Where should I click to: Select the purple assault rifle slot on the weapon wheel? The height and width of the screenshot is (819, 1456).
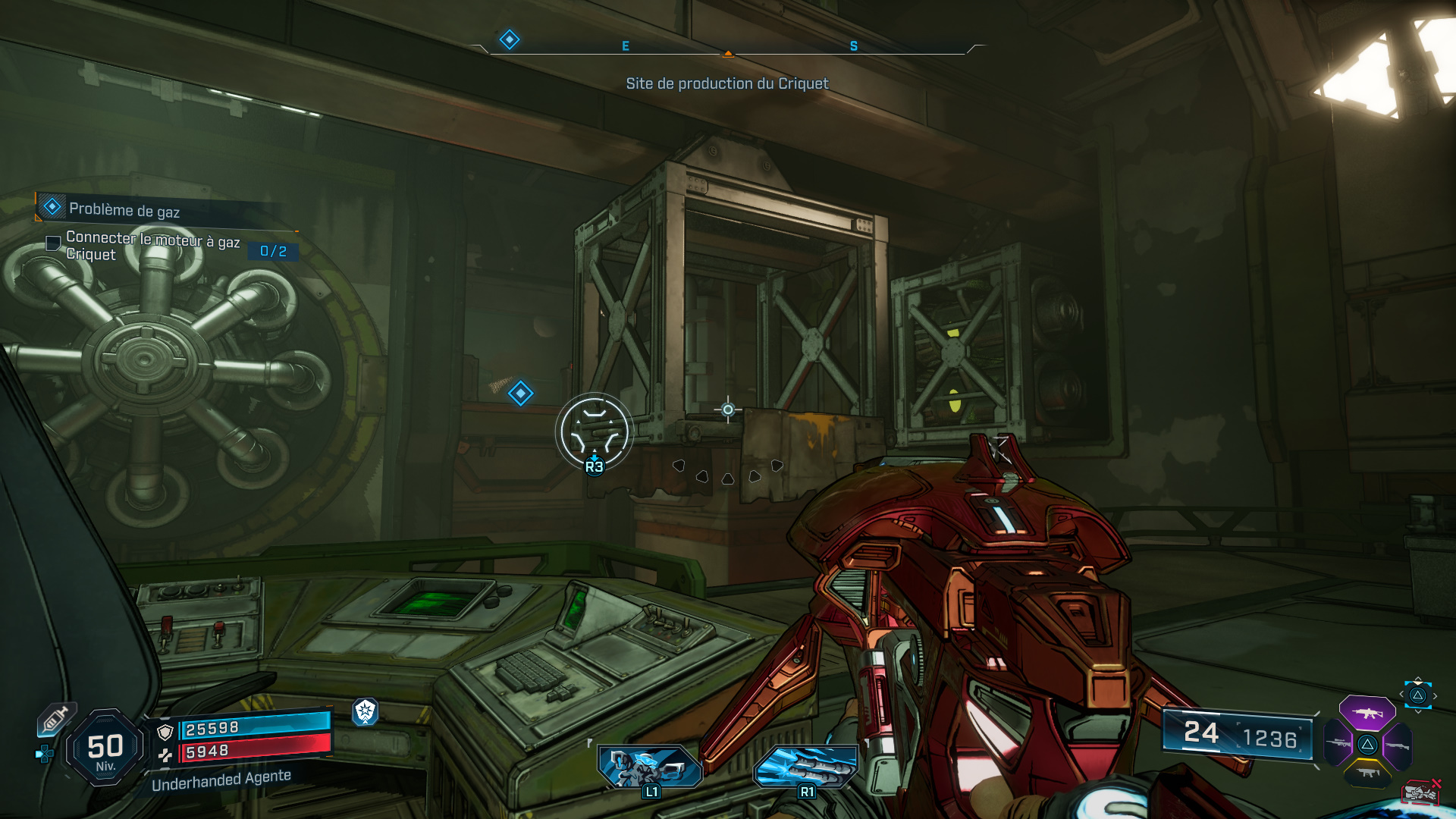click(1367, 713)
